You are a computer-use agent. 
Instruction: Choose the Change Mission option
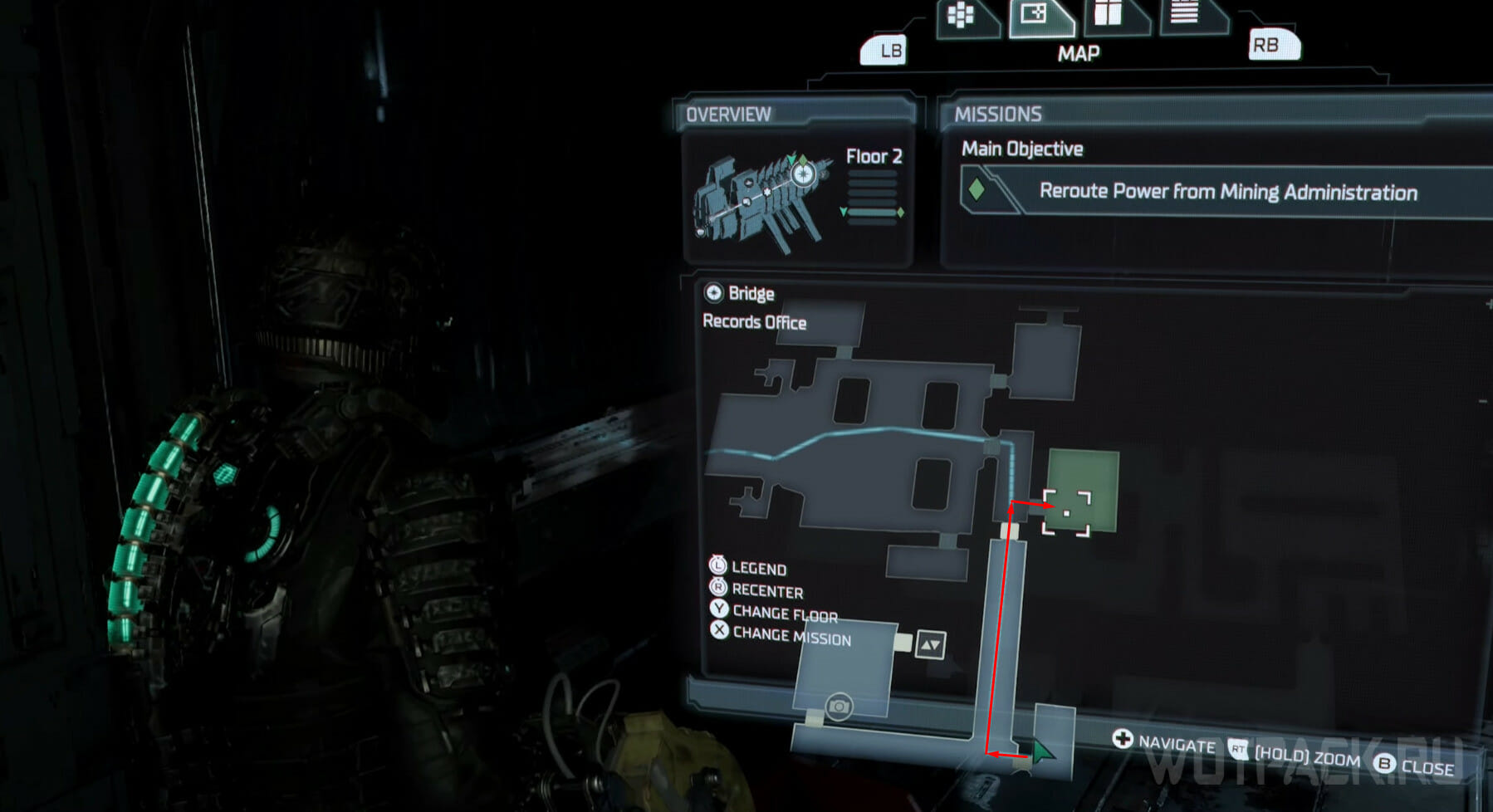(x=791, y=637)
